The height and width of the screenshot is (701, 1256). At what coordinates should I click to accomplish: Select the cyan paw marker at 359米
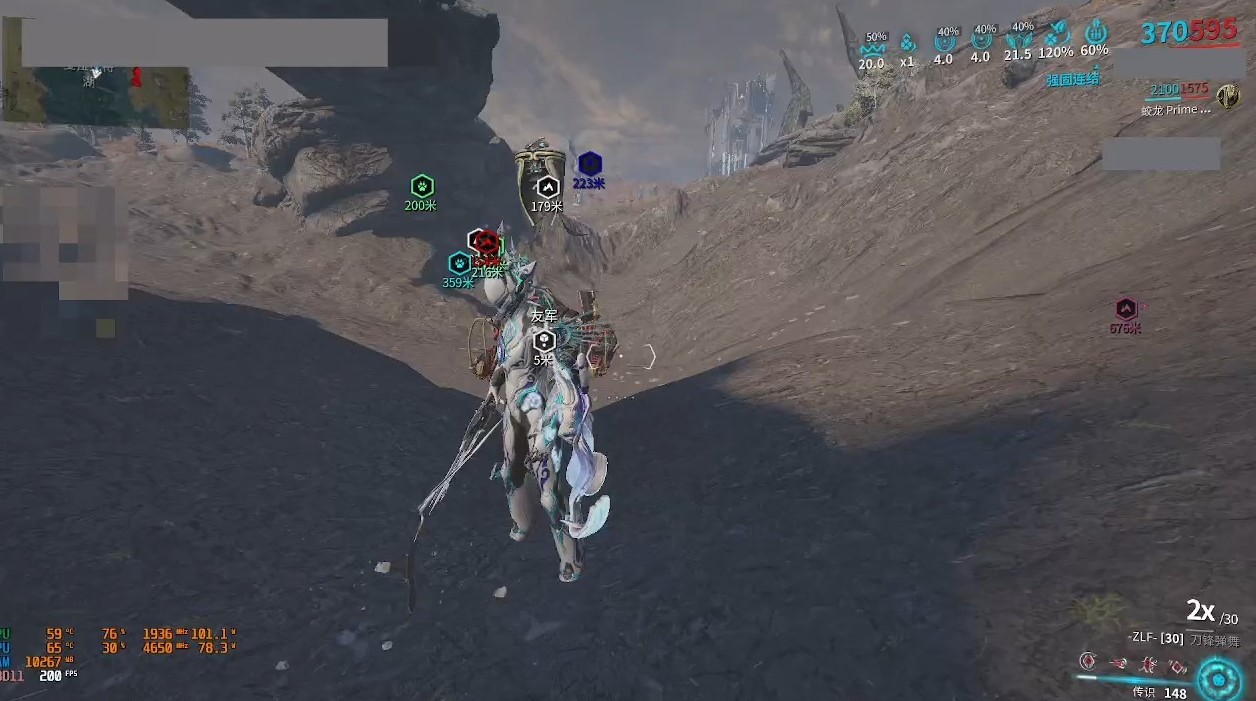coord(459,263)
